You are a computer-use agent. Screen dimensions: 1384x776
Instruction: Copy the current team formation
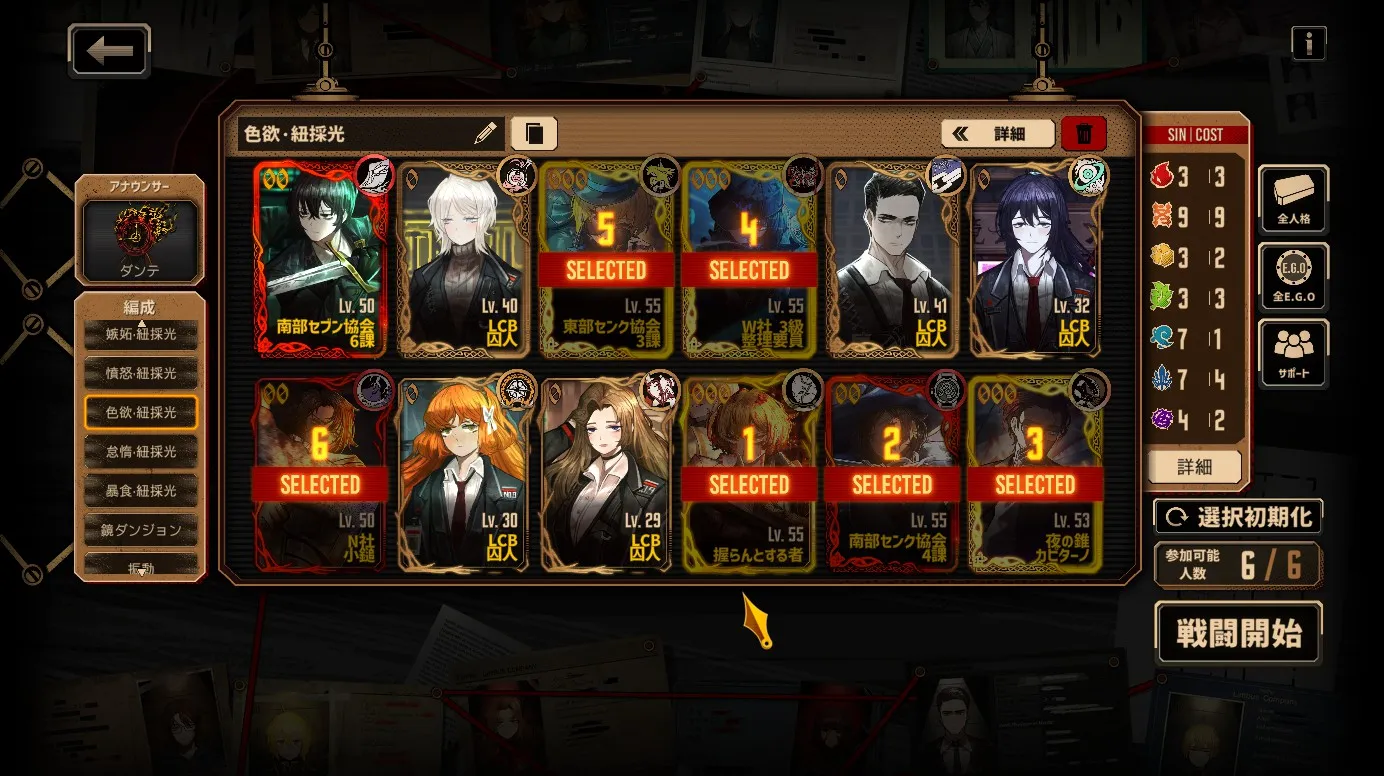pos(534,133)
